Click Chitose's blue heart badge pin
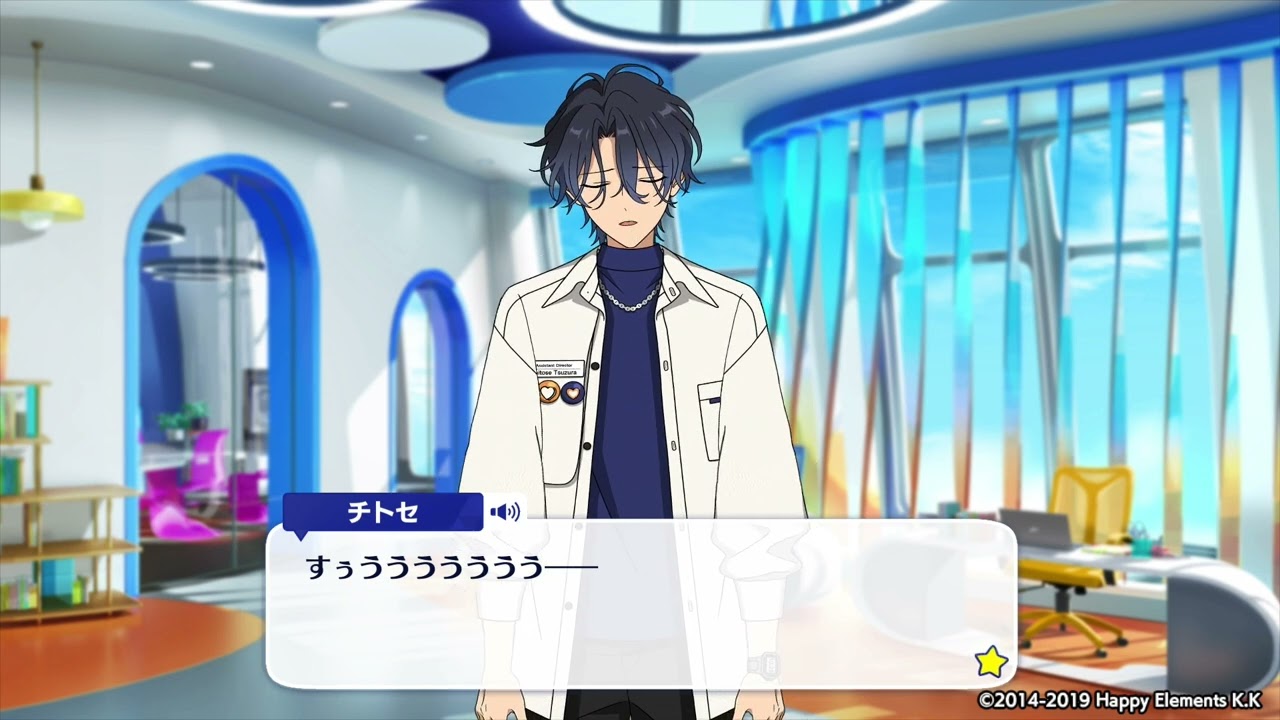 [x=572, y=392]
